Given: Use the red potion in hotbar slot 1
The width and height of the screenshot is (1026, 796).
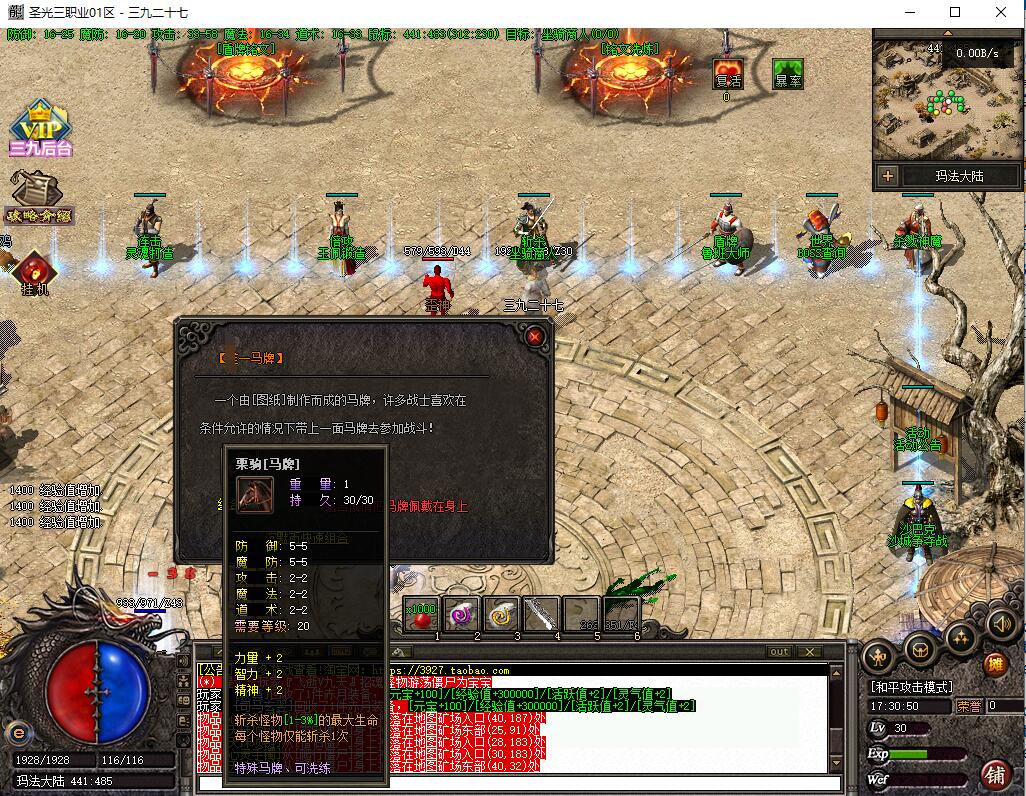Looking at the screenshot, I should coord(421,613).
